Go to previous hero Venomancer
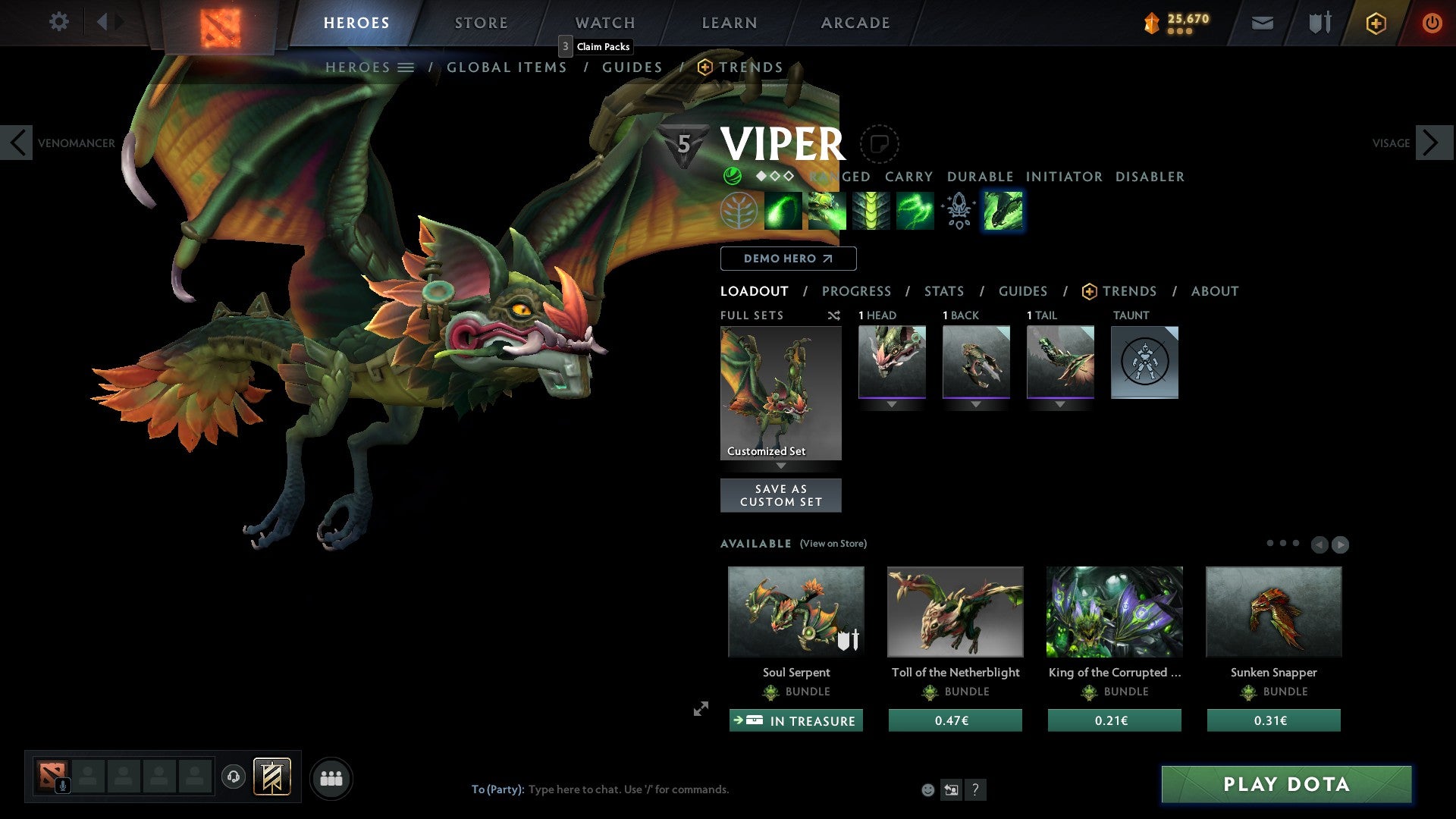1456x819 pixels. (17, 143)
